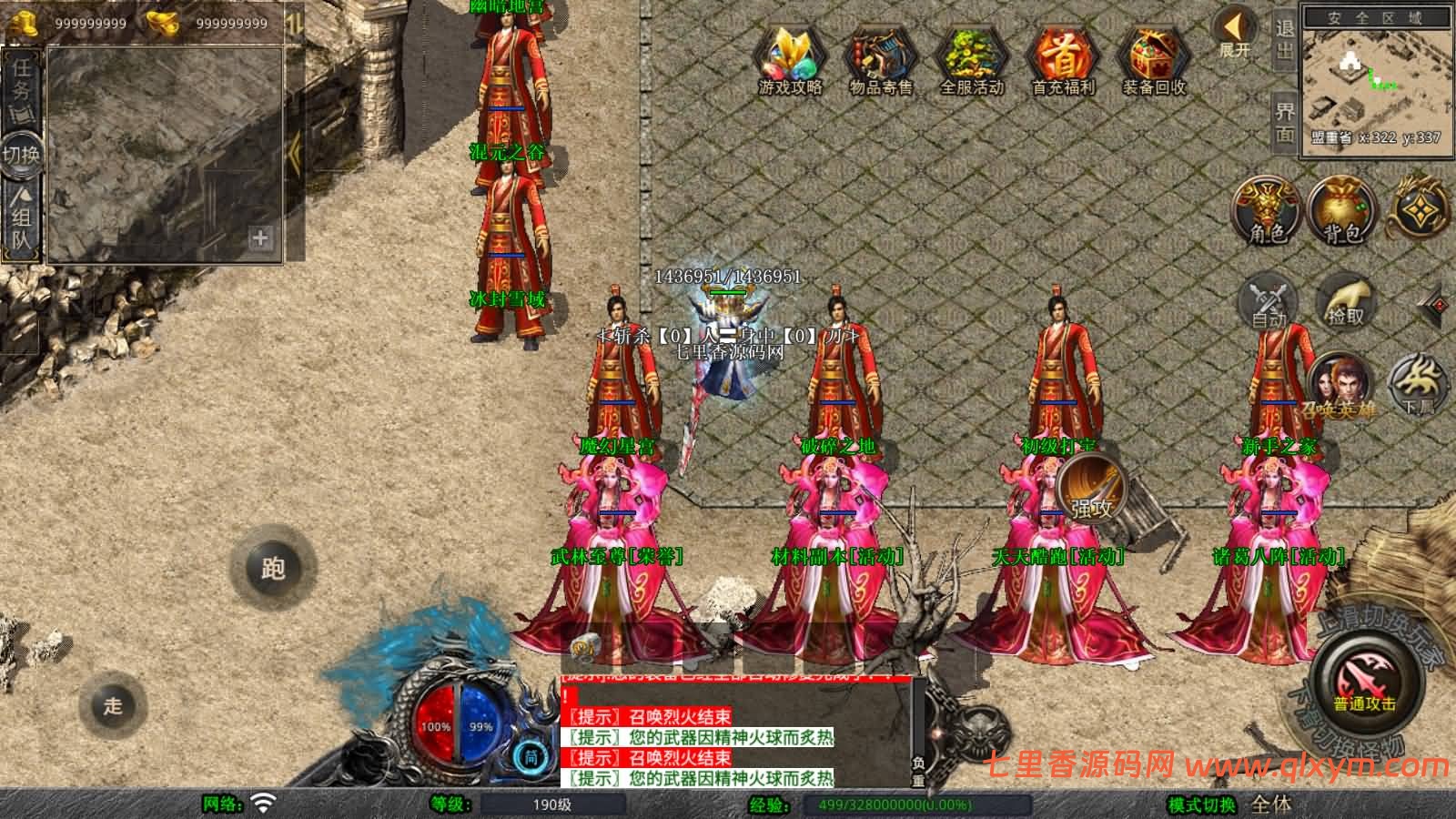Open the 游戏攻略 game guide icon
The image size is (1456, 819).
click(x=791, y=56)
